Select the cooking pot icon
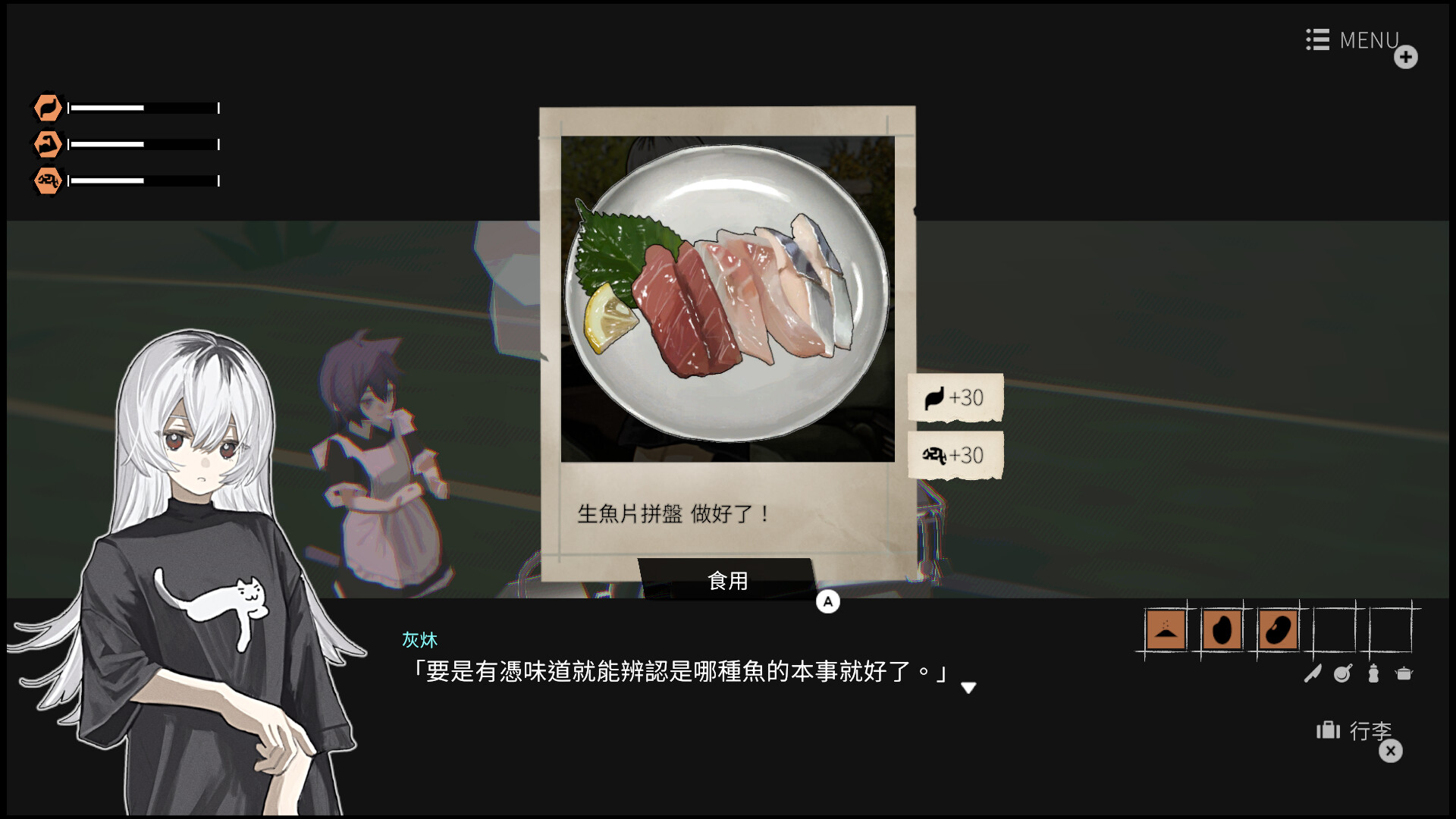Screen dimensions: 1456x819 point(1404,673)
